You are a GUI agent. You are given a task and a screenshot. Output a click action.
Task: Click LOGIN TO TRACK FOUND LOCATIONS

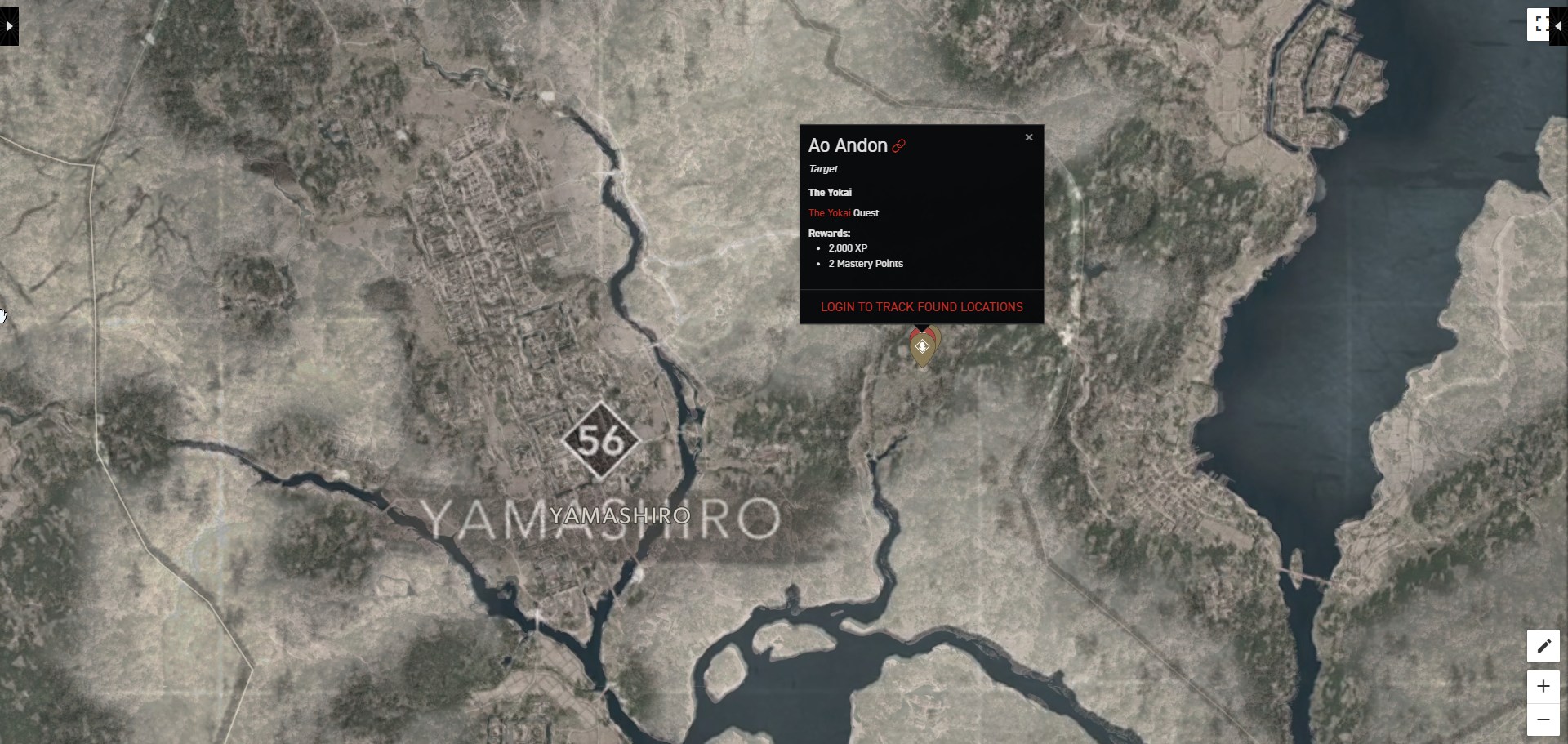point(921,307)
